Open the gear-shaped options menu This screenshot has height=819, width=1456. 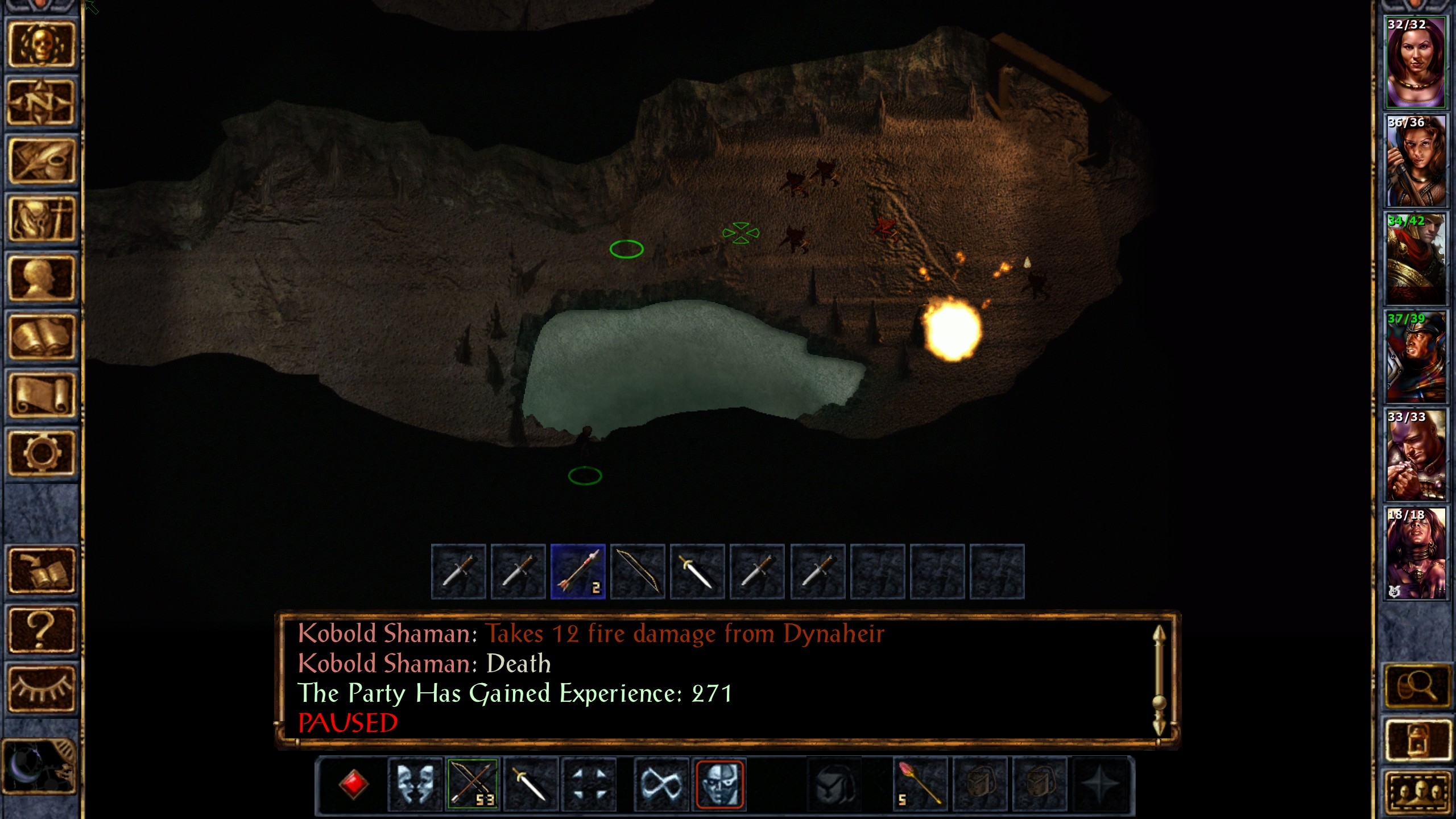pyautogui.click(x=41, y=453)
